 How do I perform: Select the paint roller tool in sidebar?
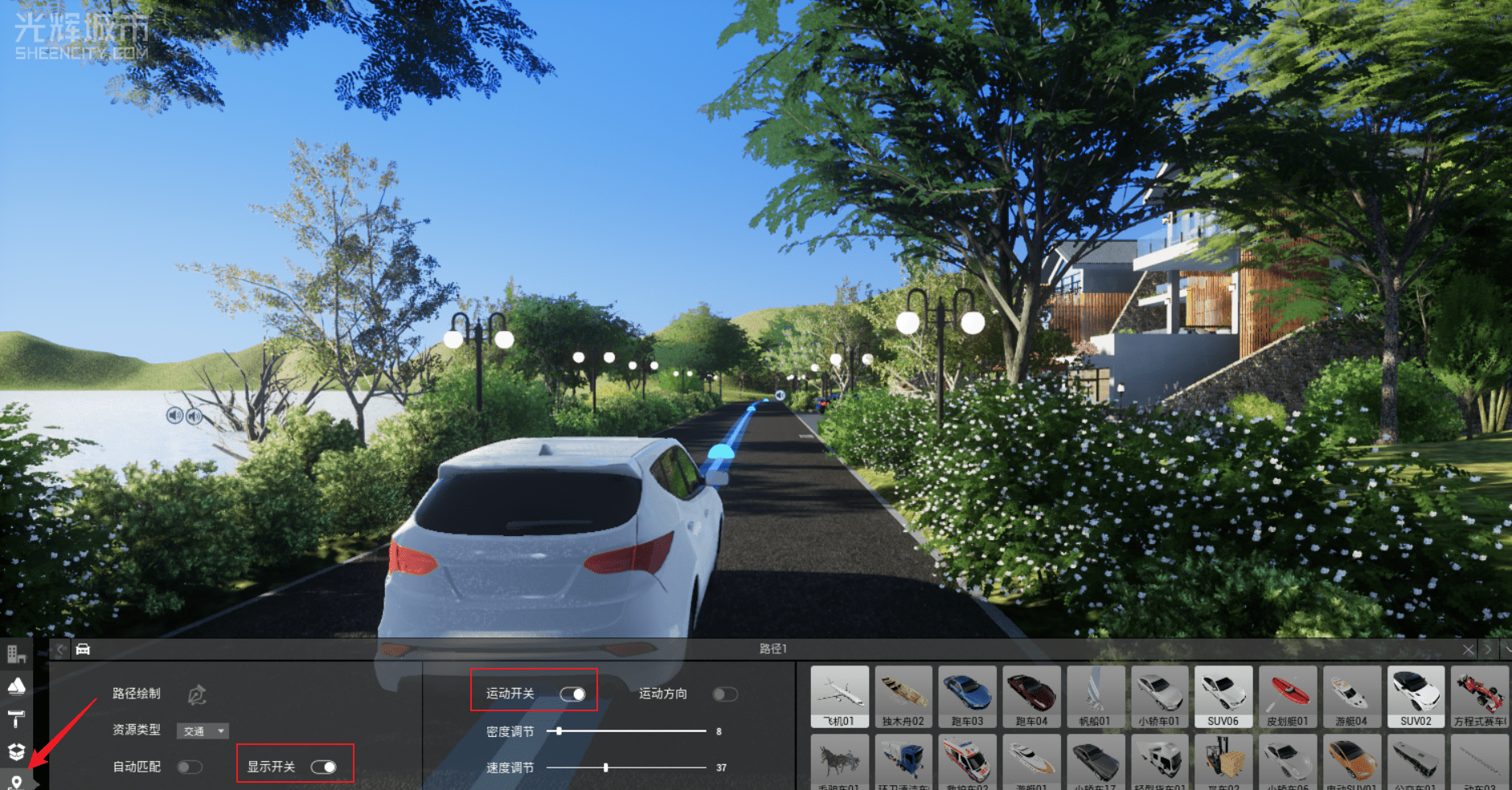[16, 718]
